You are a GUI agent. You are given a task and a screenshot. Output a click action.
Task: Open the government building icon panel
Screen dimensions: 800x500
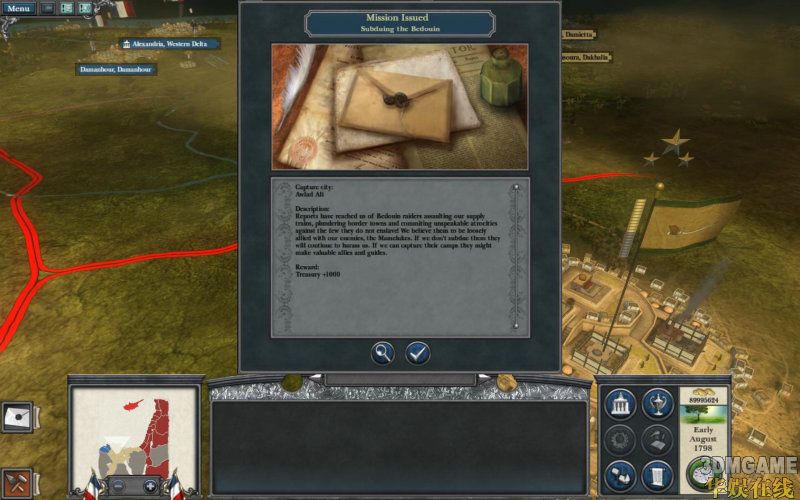click(x=620, y=402)
